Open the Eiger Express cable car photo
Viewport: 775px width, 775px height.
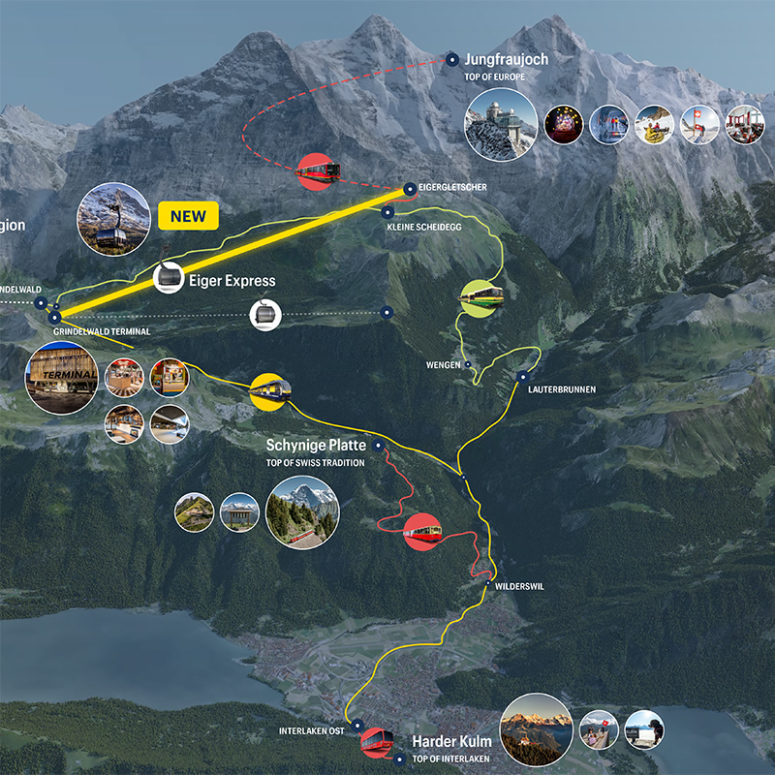coord(113,219)
